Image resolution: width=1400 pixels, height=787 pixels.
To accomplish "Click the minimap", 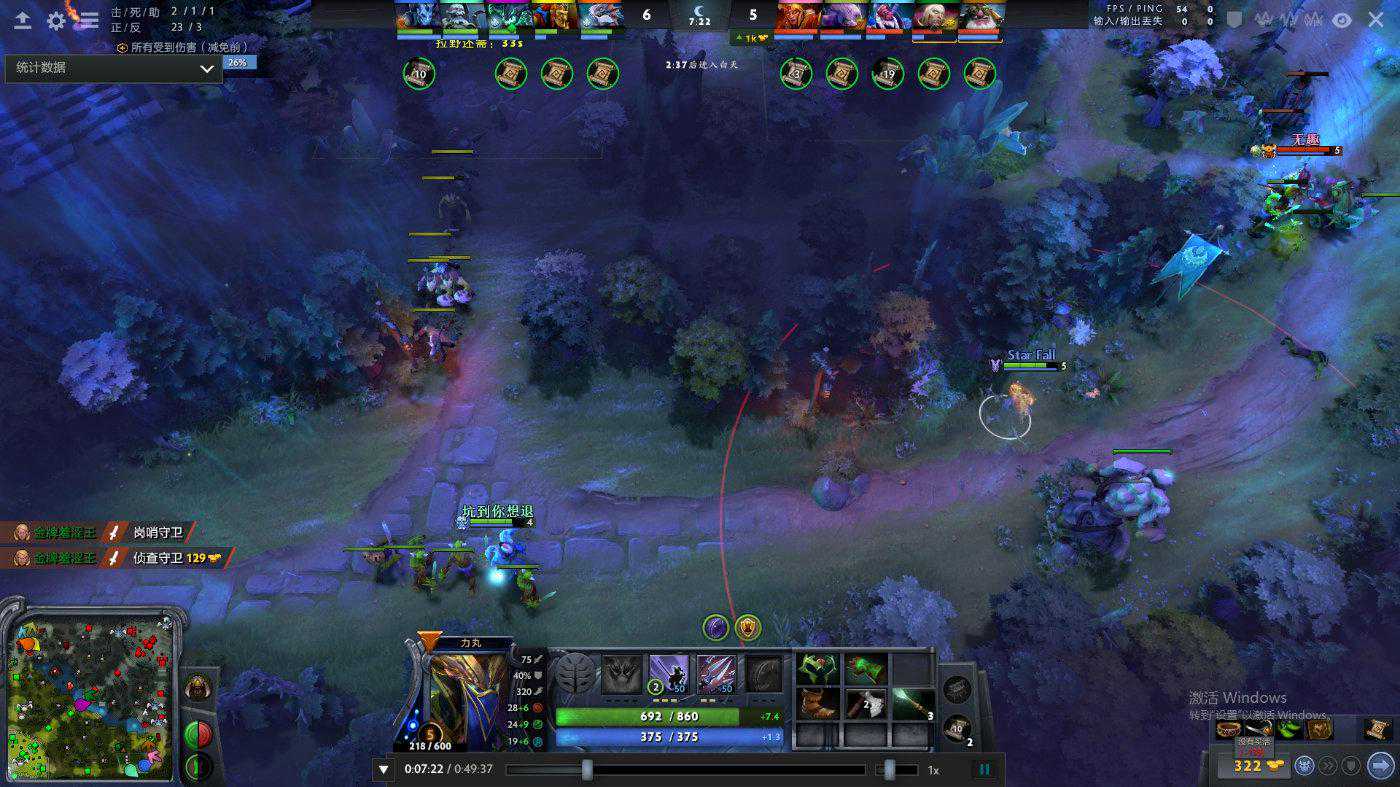I will 90,688.
